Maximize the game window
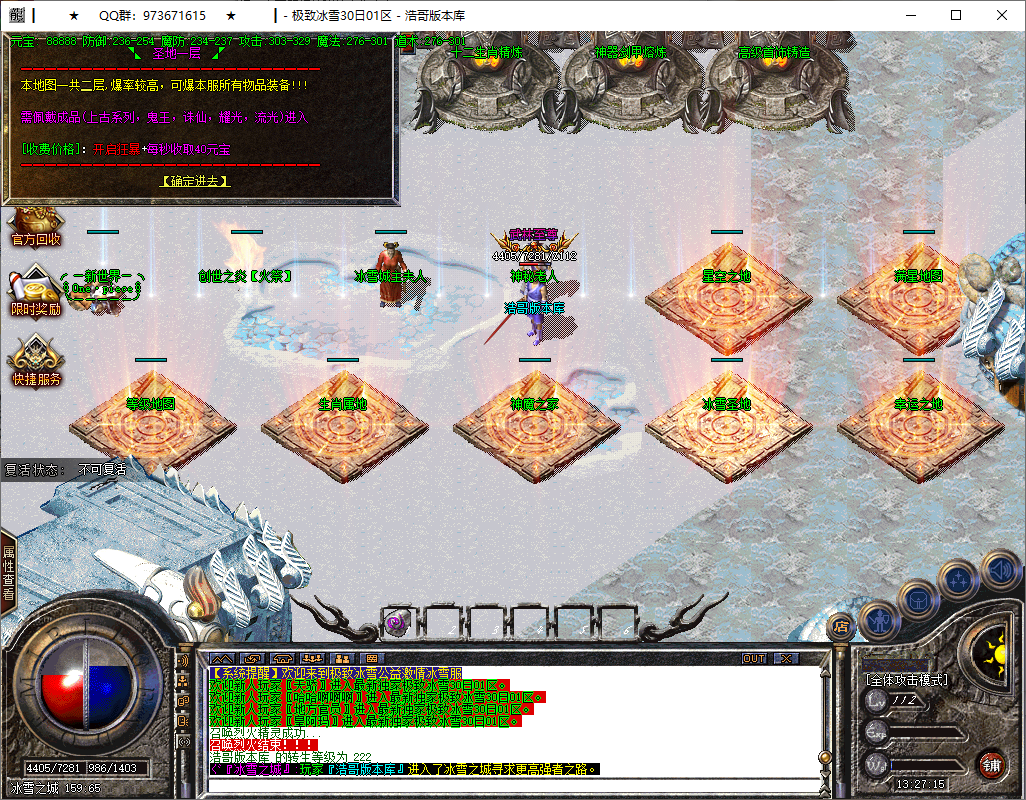 (x=956, y=16)
